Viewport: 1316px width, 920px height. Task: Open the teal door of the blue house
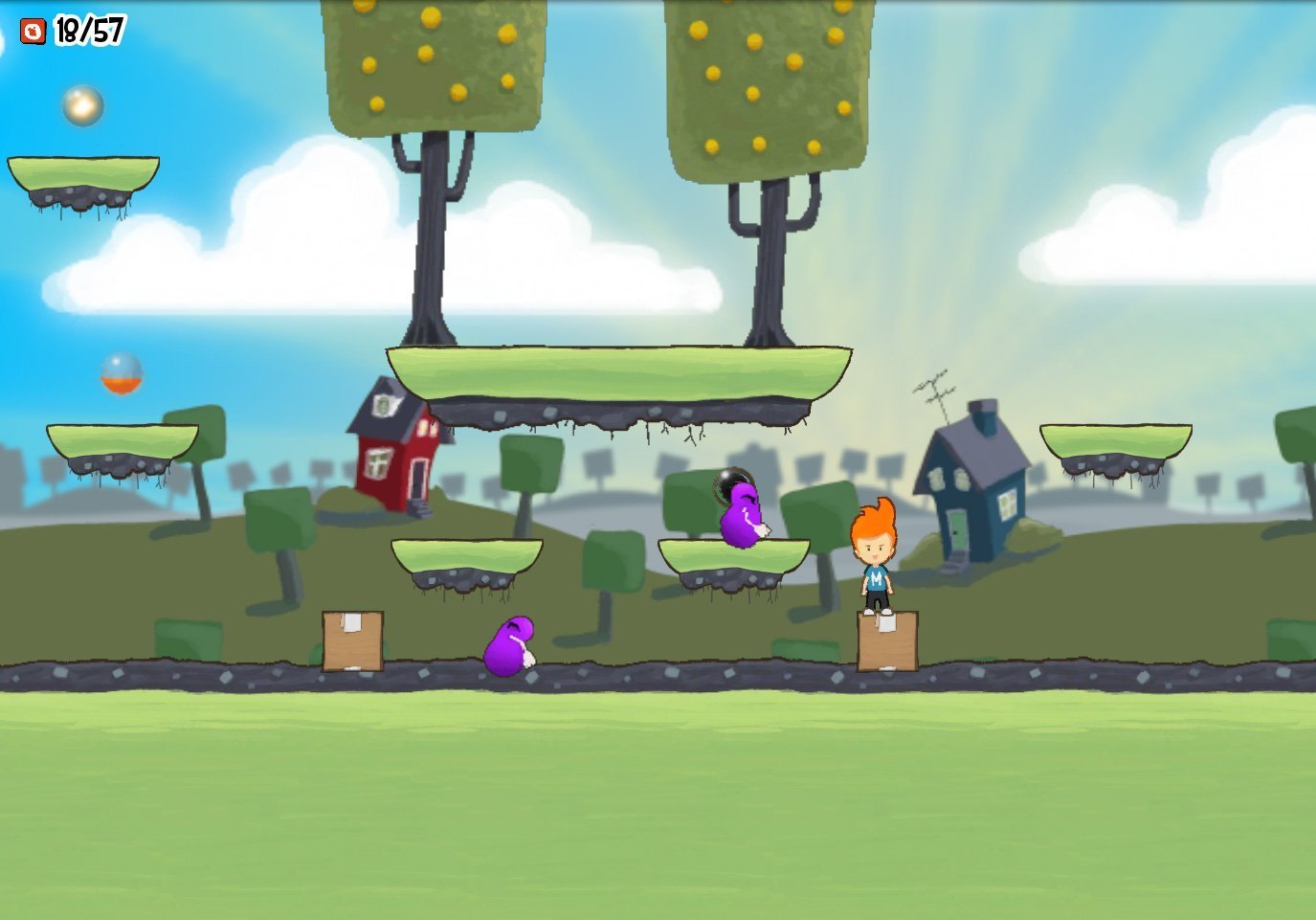pyautogui.click(x=957, y=529)
